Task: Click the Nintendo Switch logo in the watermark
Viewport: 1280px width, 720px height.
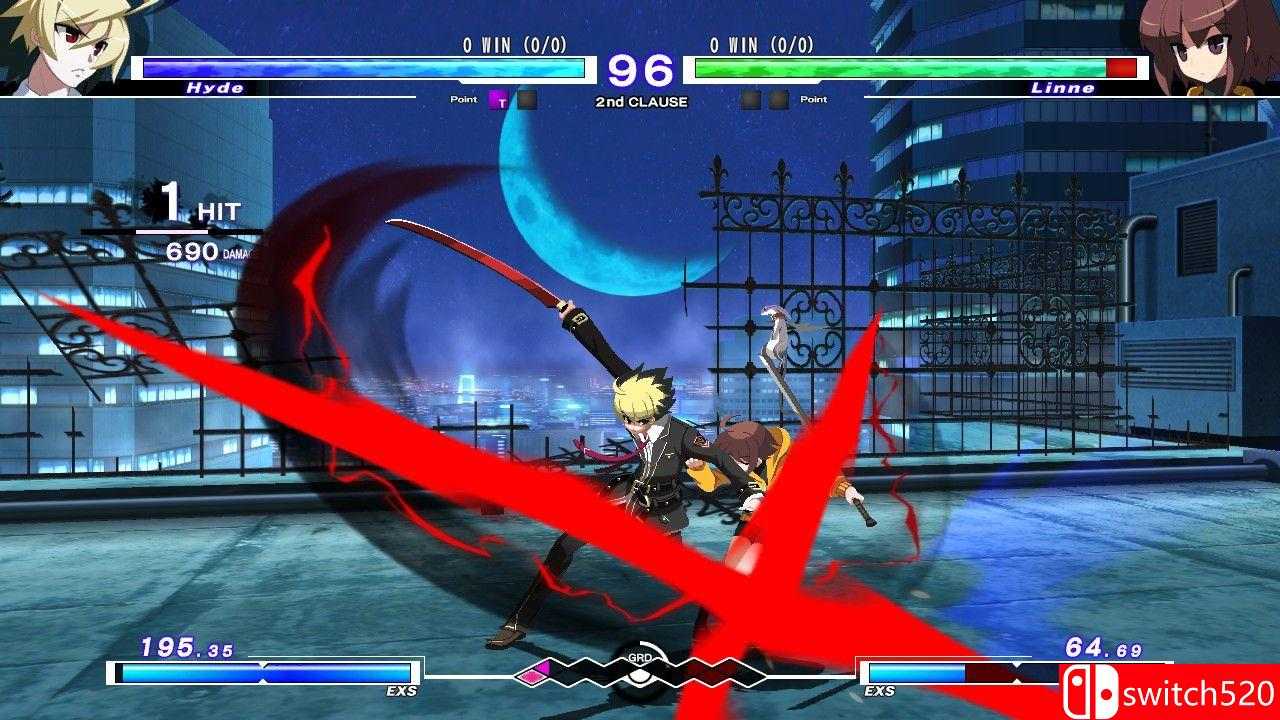Action: pyautogui.click(x=1092, y=690)
